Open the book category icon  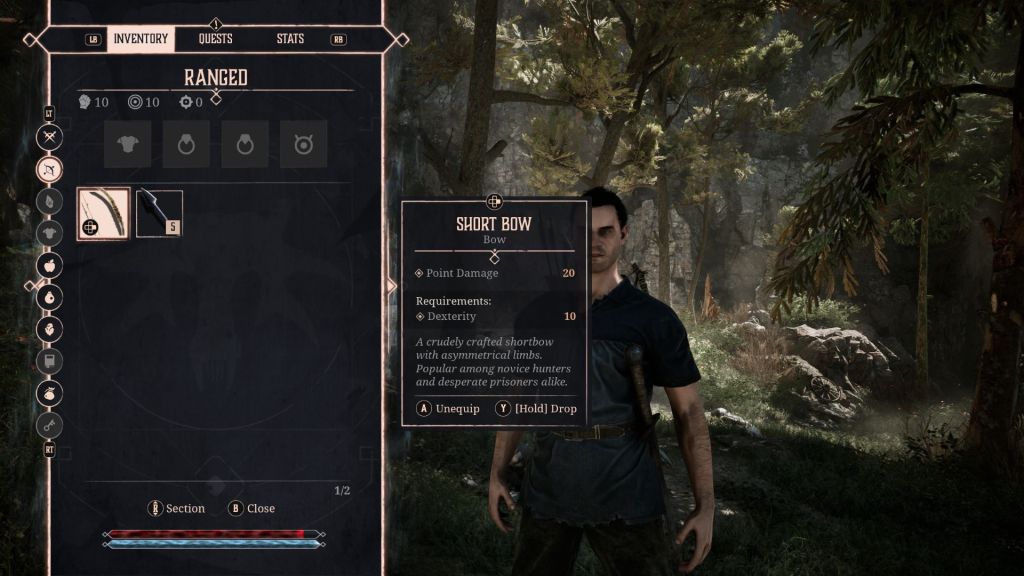tap(49, 361)
